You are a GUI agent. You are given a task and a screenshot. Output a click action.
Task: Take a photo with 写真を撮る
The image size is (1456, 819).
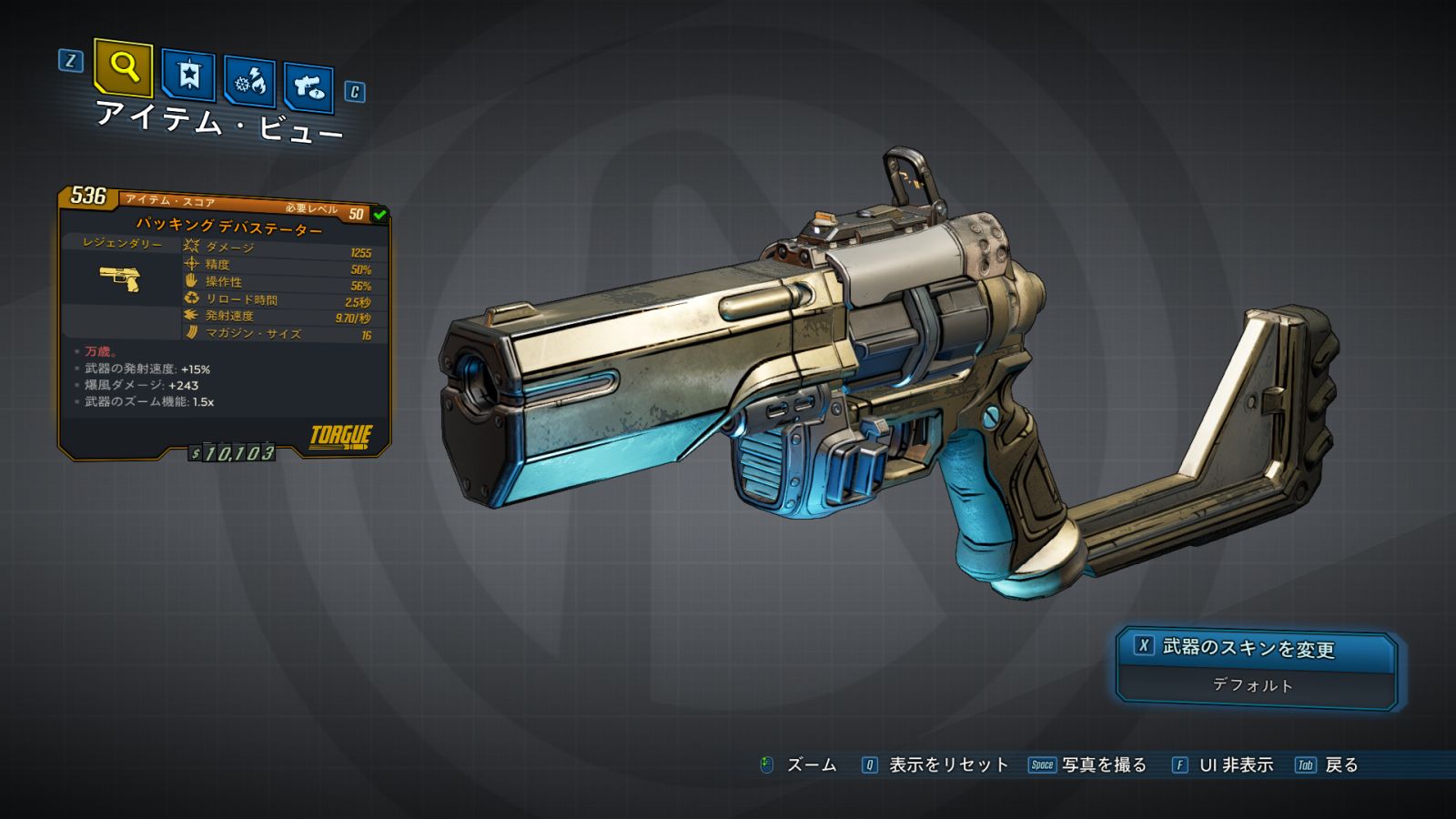pyautogui.click(x=1103, y=765)
